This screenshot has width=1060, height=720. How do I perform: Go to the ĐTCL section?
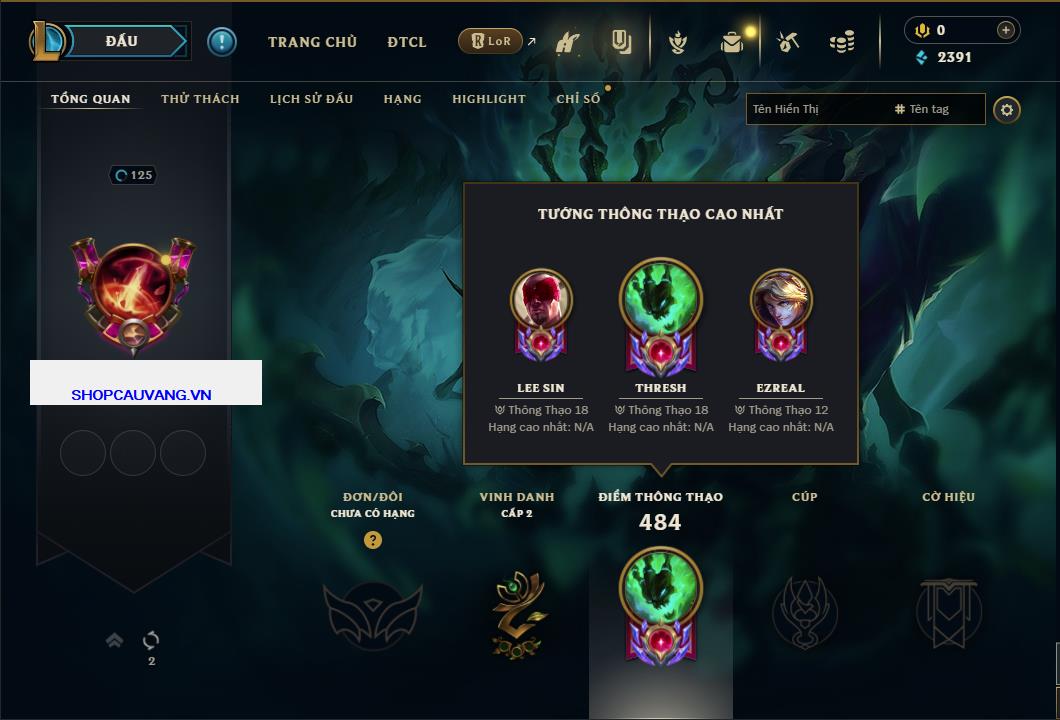(x=407, y=42)
